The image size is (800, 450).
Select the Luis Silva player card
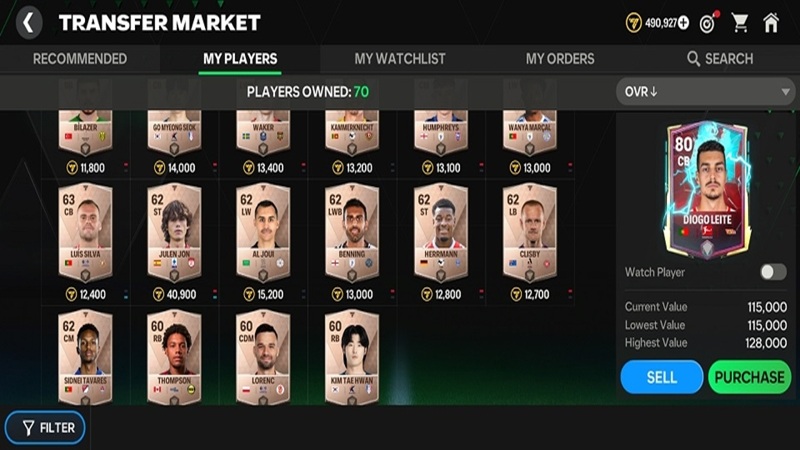(85, 230)
